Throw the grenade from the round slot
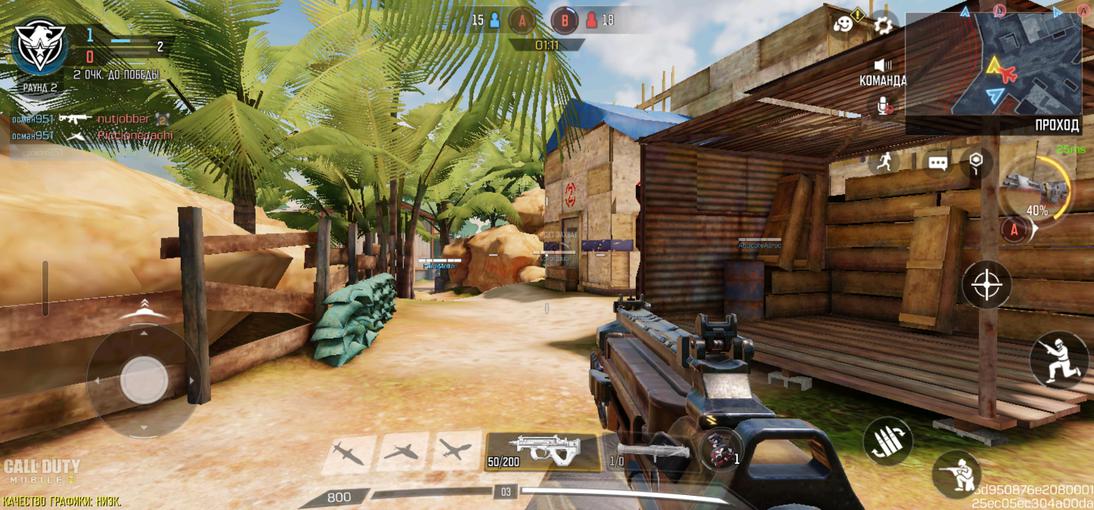 [716, 450]
